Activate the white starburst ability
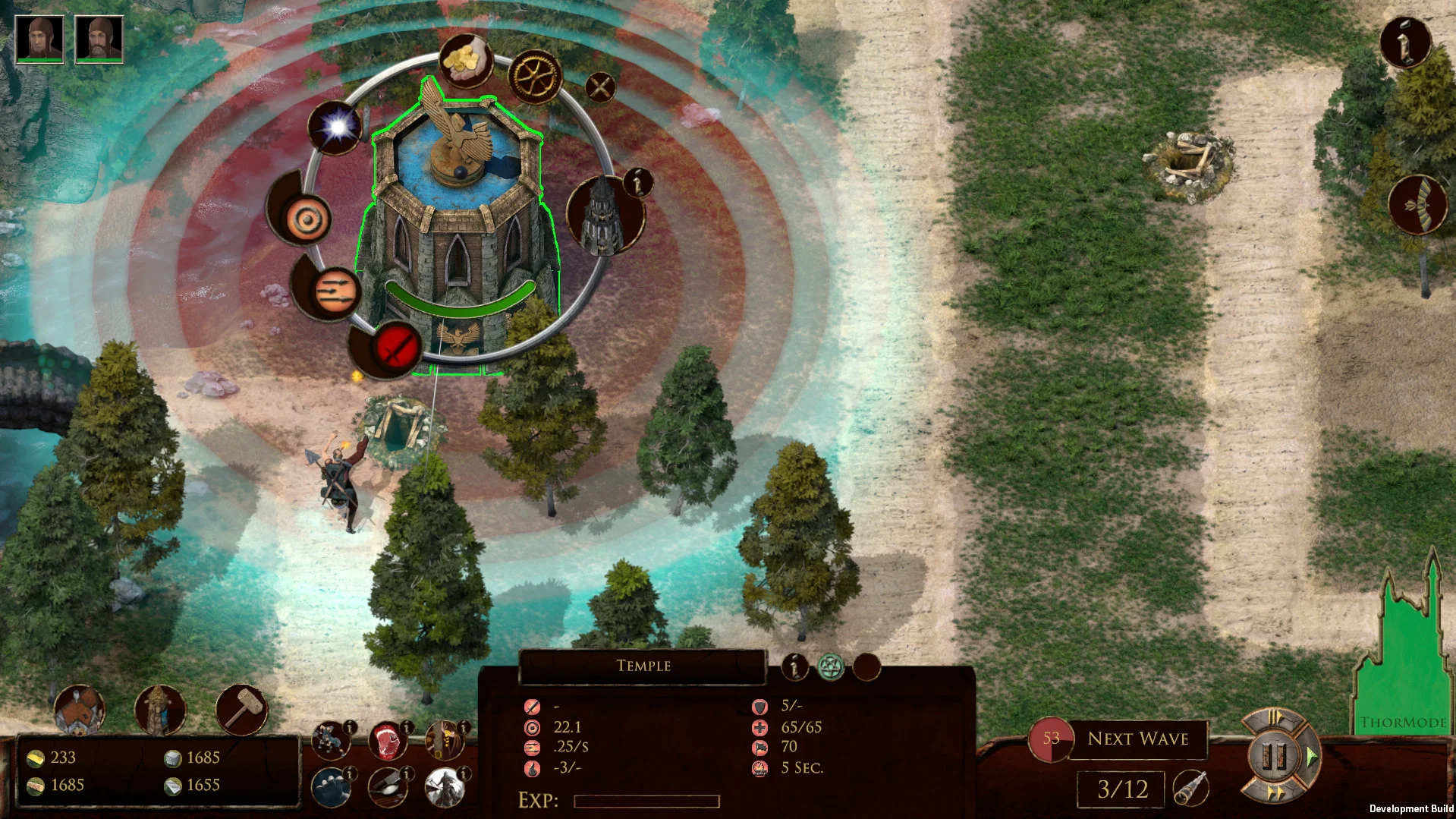Screen dimensions: 1456x819 (335, 127)
